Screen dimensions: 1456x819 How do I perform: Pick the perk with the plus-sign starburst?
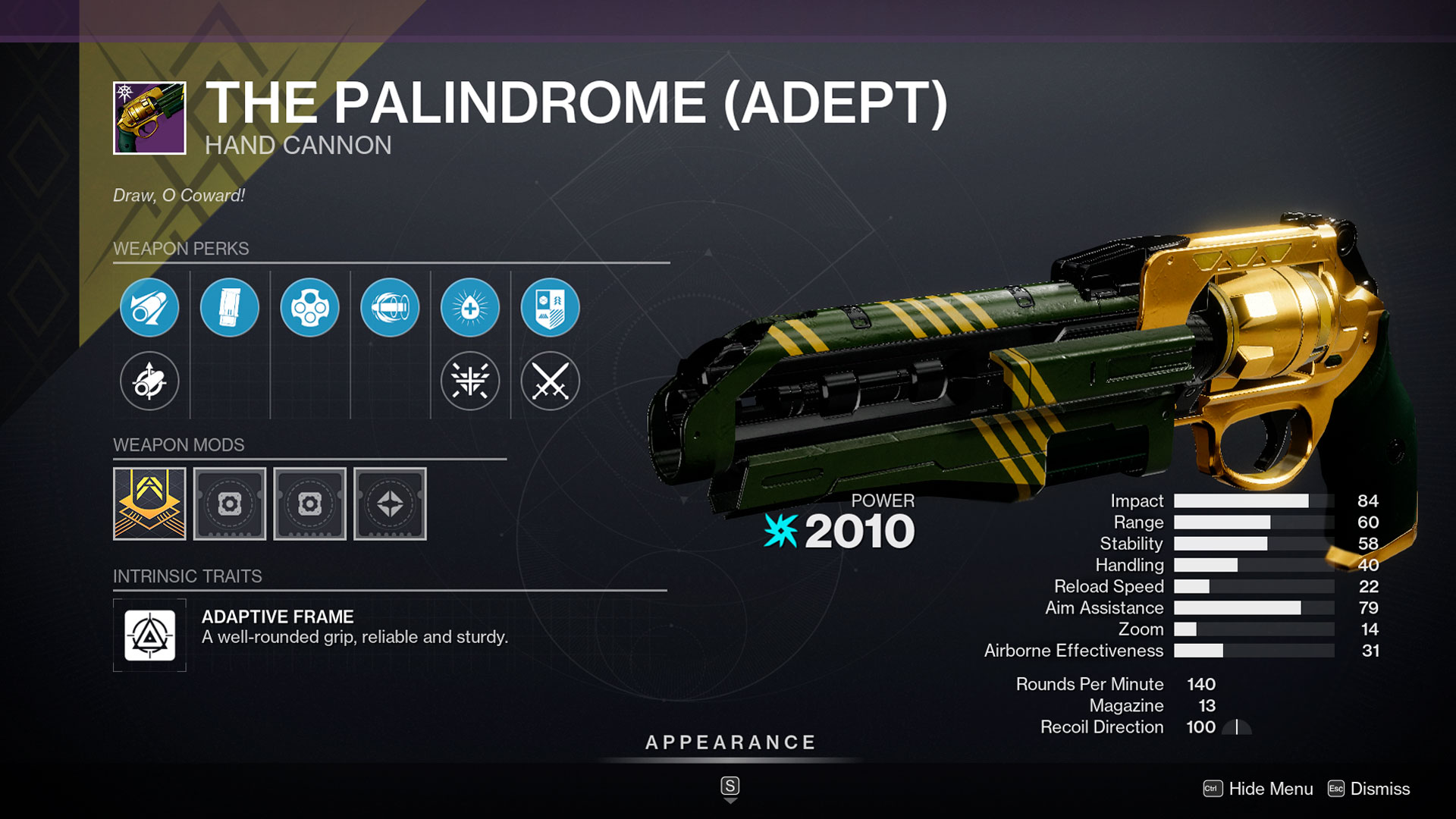pos(470,308)
